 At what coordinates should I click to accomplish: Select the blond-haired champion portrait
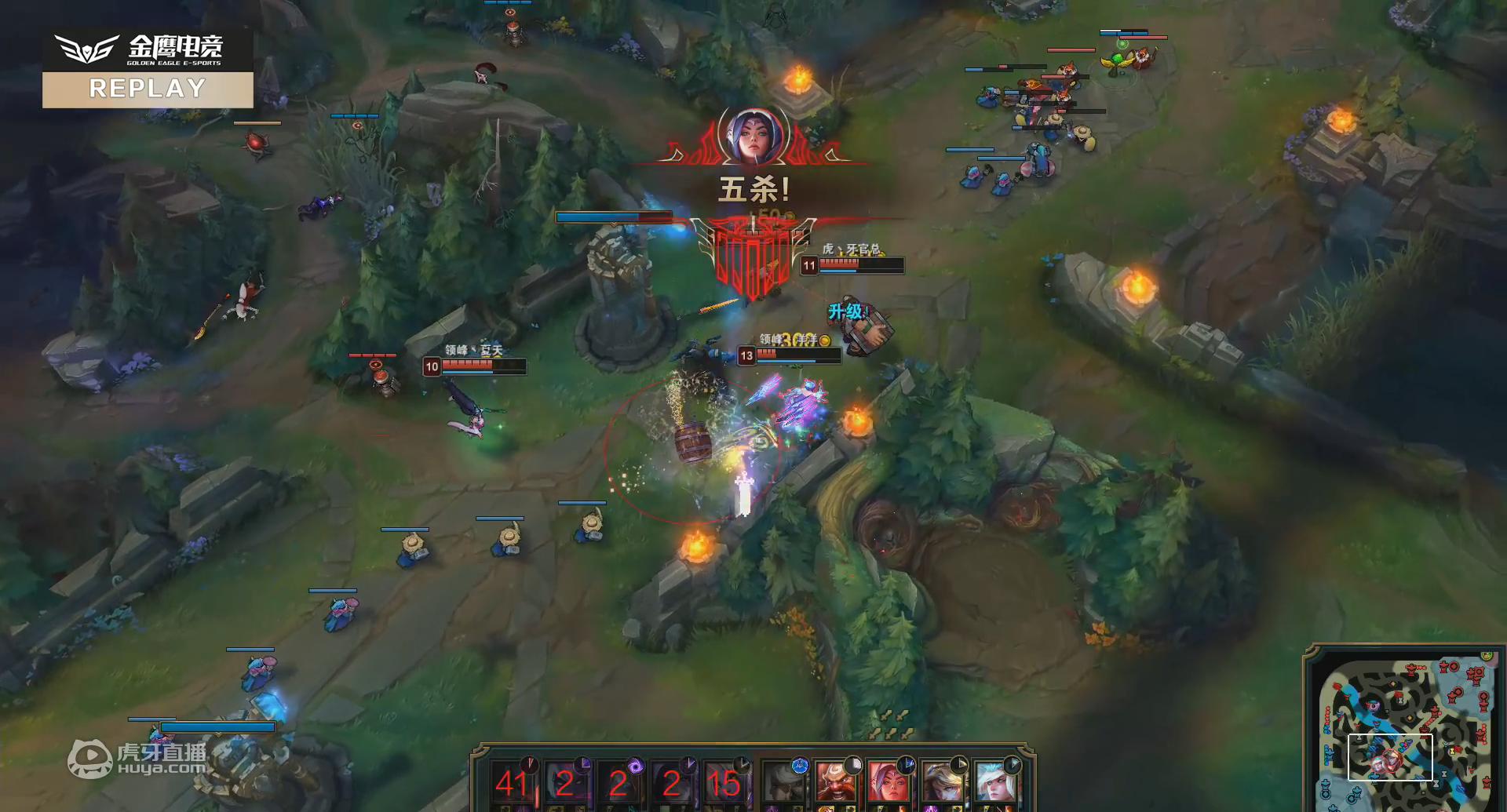coord(941,782)
